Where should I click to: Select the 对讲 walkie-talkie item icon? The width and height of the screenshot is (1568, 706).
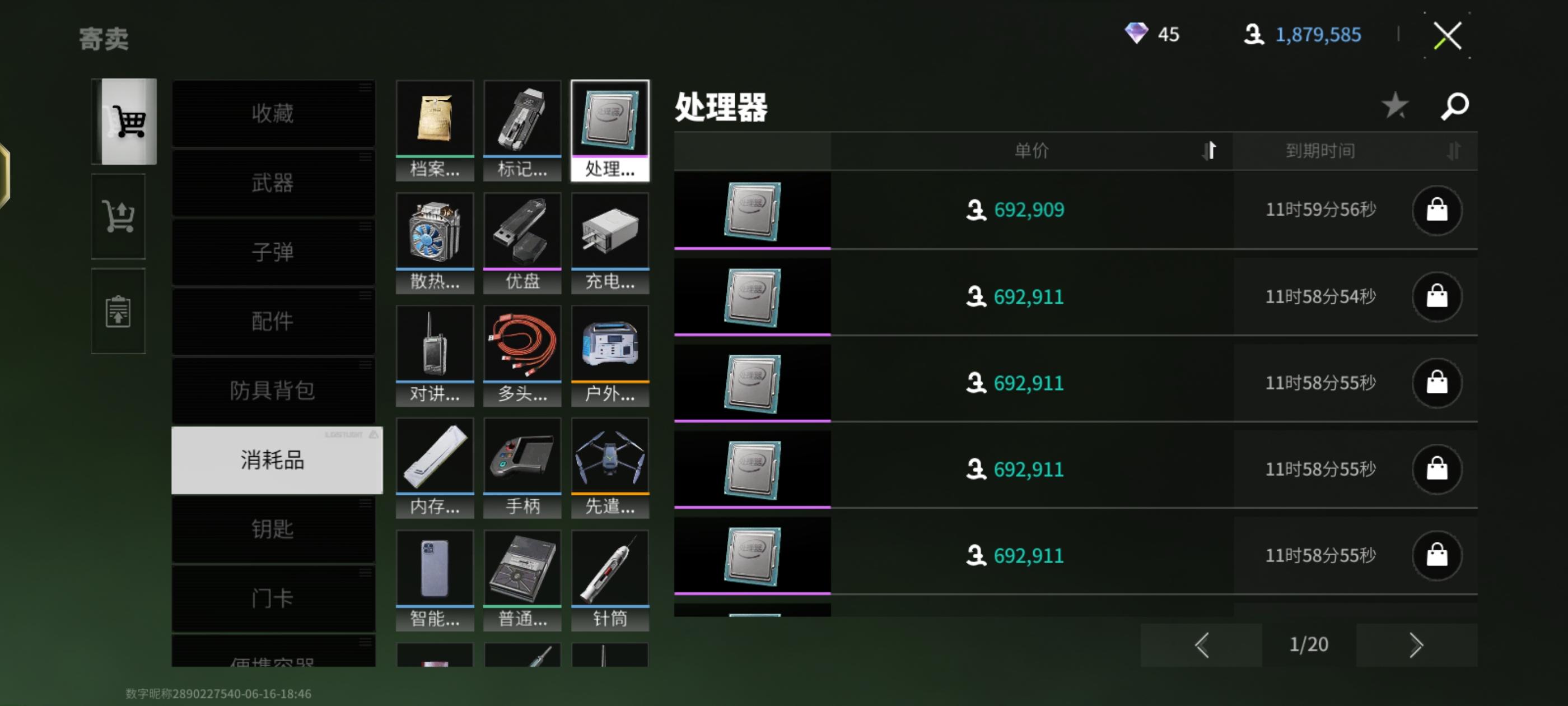coord(435,344)
